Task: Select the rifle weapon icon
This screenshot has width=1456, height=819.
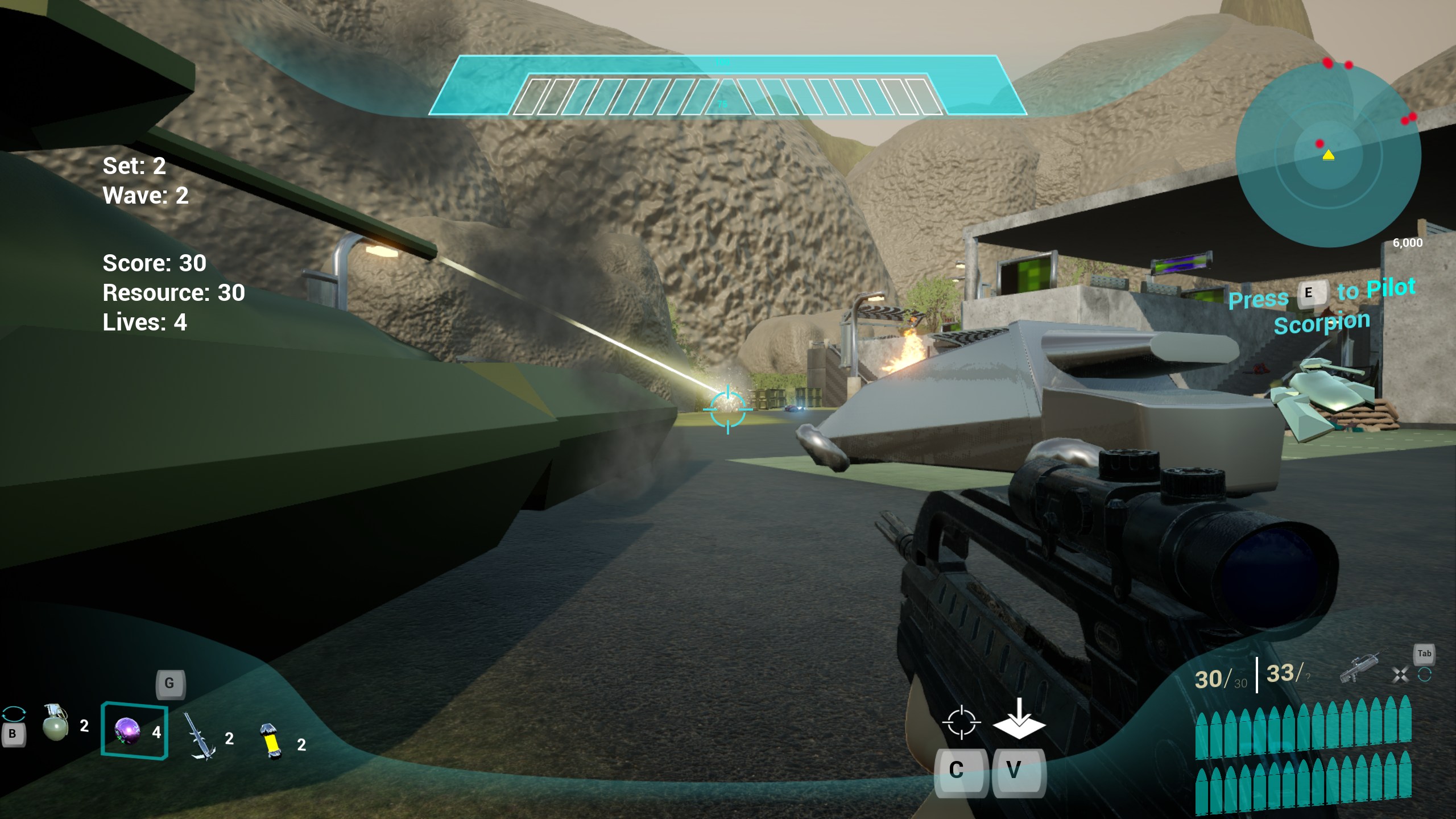Action: coord(1359,669)
